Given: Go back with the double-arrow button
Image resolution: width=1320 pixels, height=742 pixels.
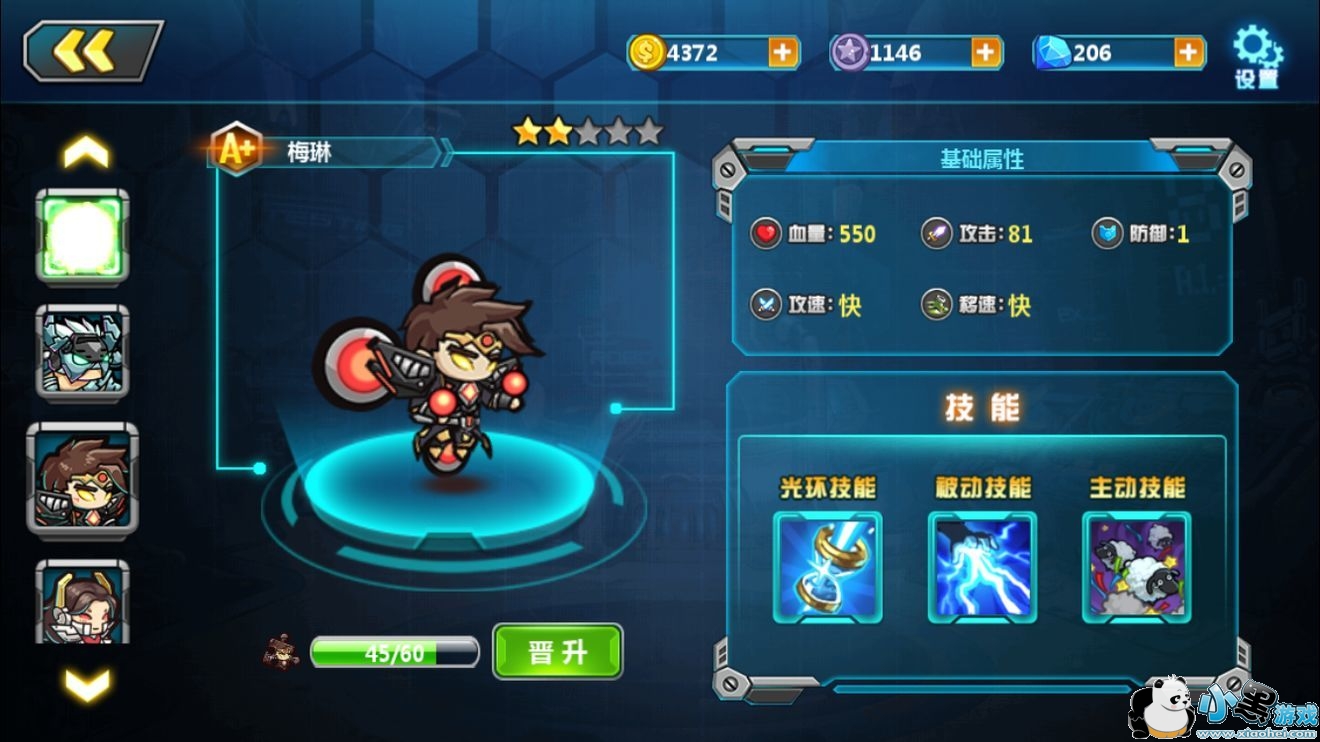Looking at the screenshot, I should point(92,51).
